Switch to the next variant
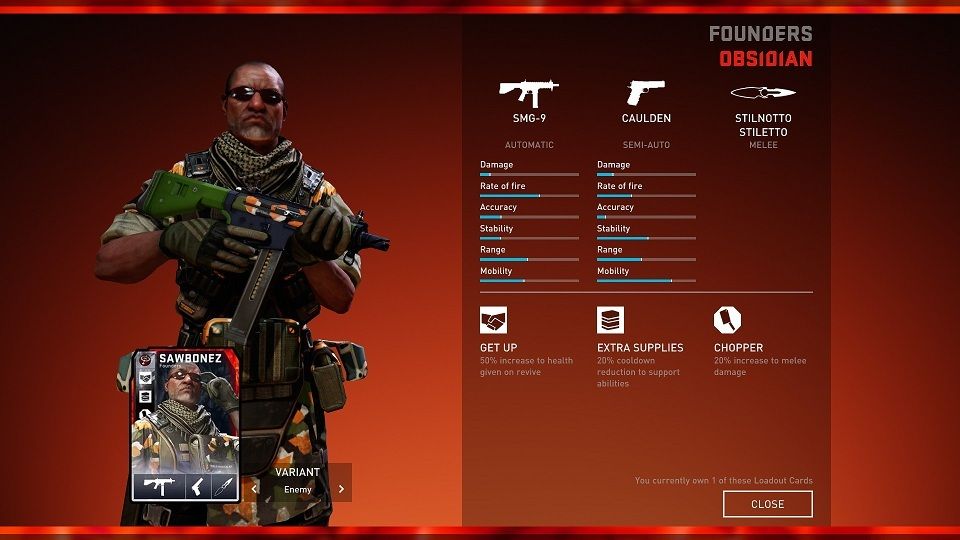960x540 pixels. click(341, 489)
